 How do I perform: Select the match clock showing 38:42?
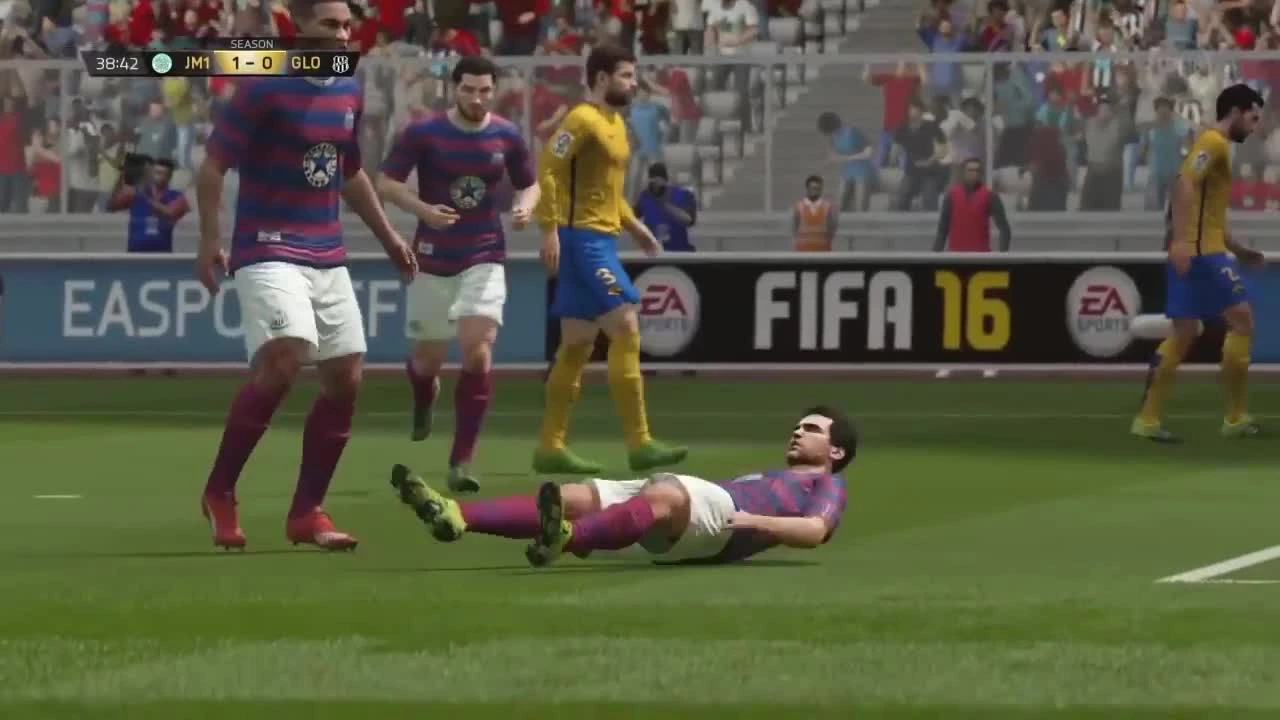118,63
